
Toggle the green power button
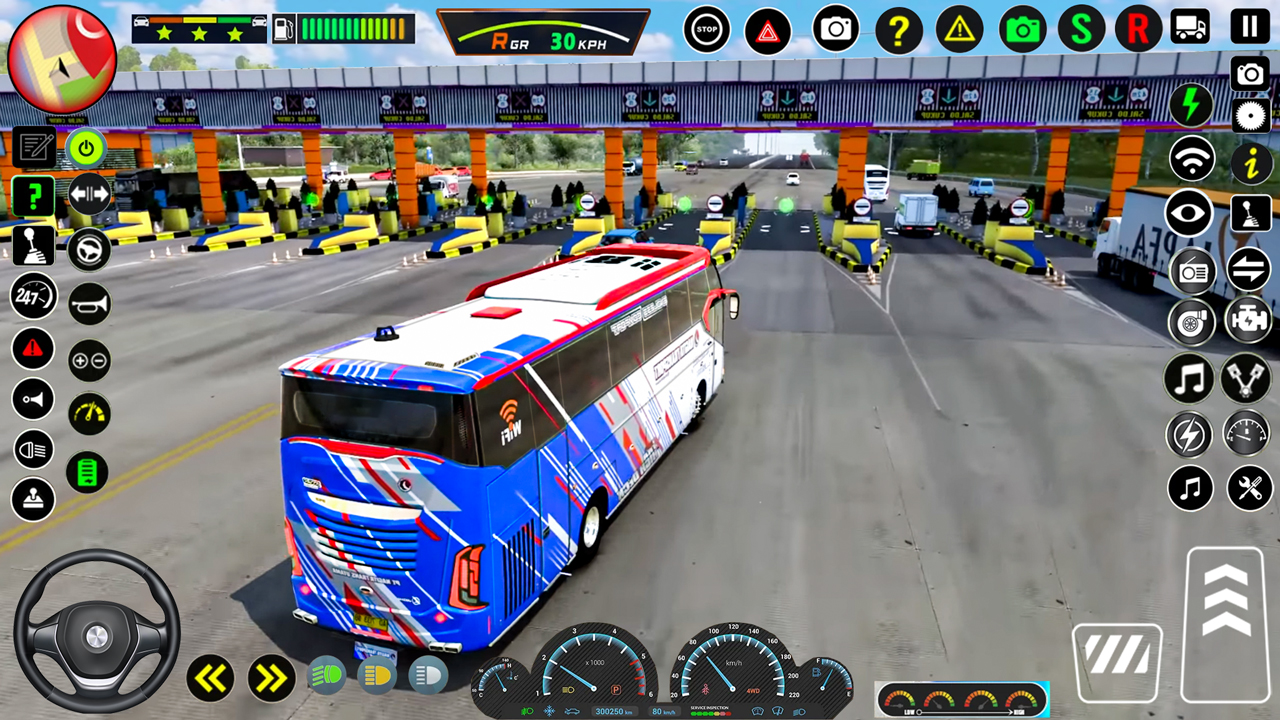coord(87,149)
